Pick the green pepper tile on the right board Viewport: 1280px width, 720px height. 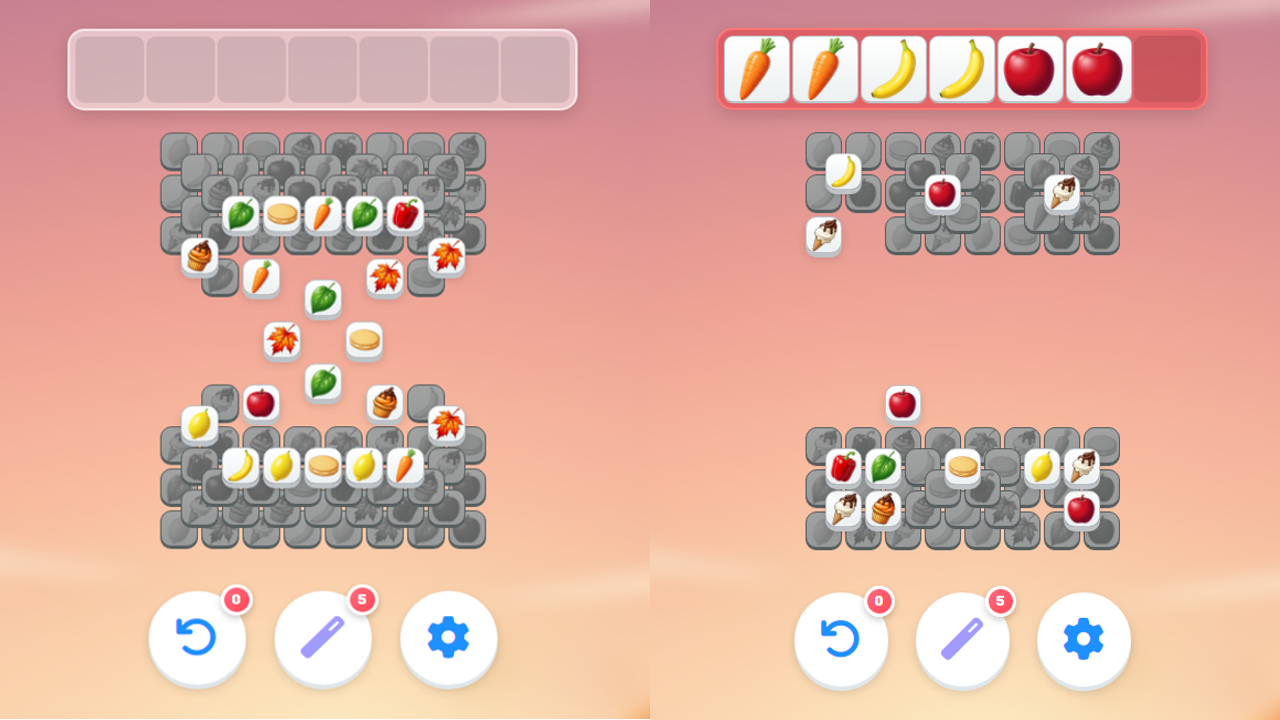(881, 464)
